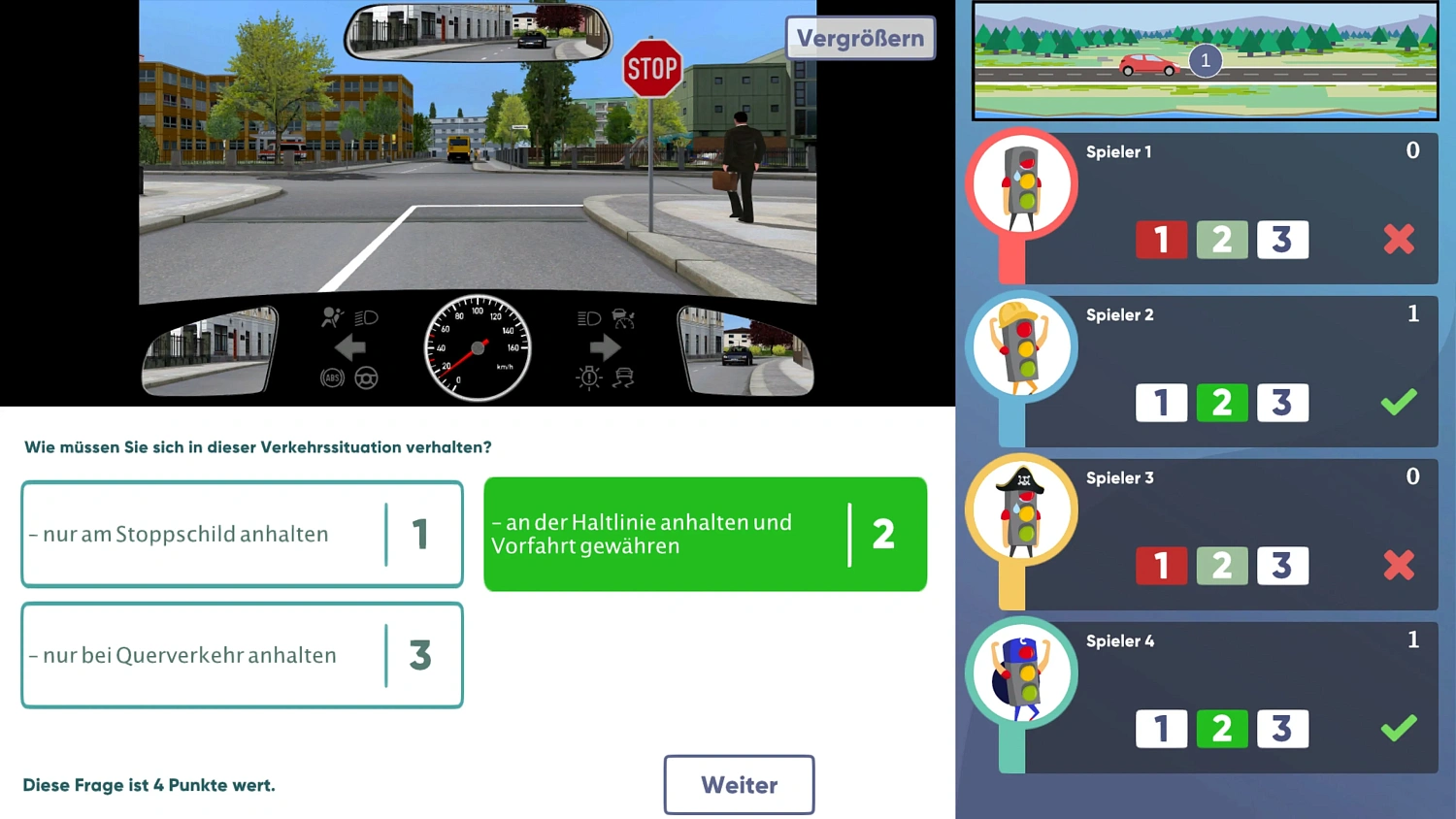1456x819 pixels.
Task: Click the cruise control distance warning icon
Action: (624, 319)
